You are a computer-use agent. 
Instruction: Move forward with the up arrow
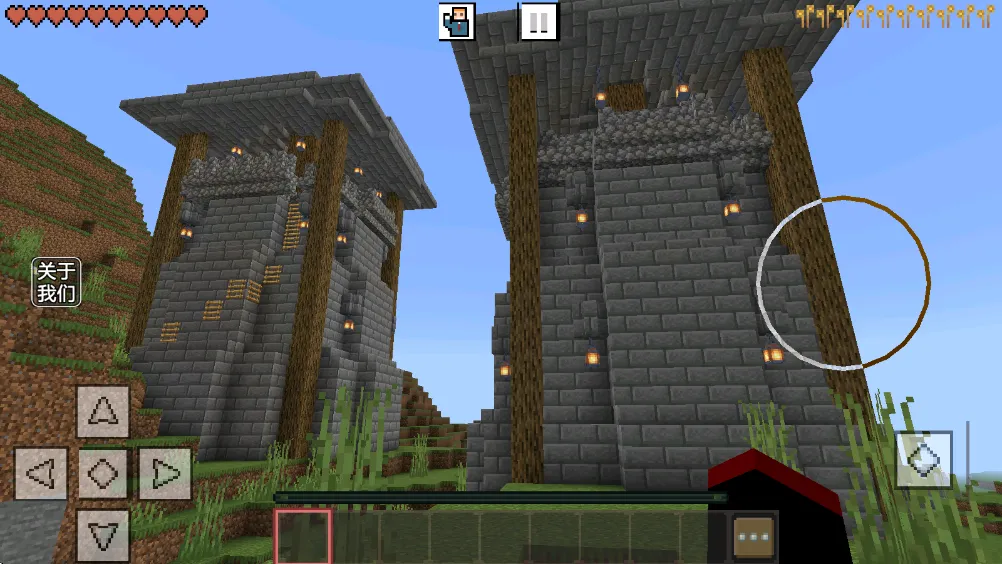coord(103,411)
